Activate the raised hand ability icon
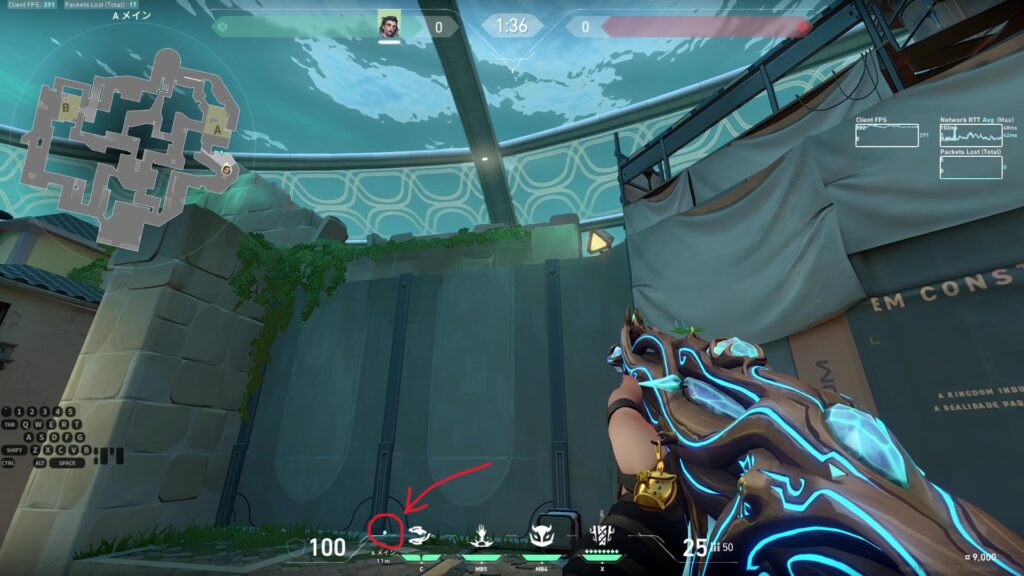 click(481, 536)
